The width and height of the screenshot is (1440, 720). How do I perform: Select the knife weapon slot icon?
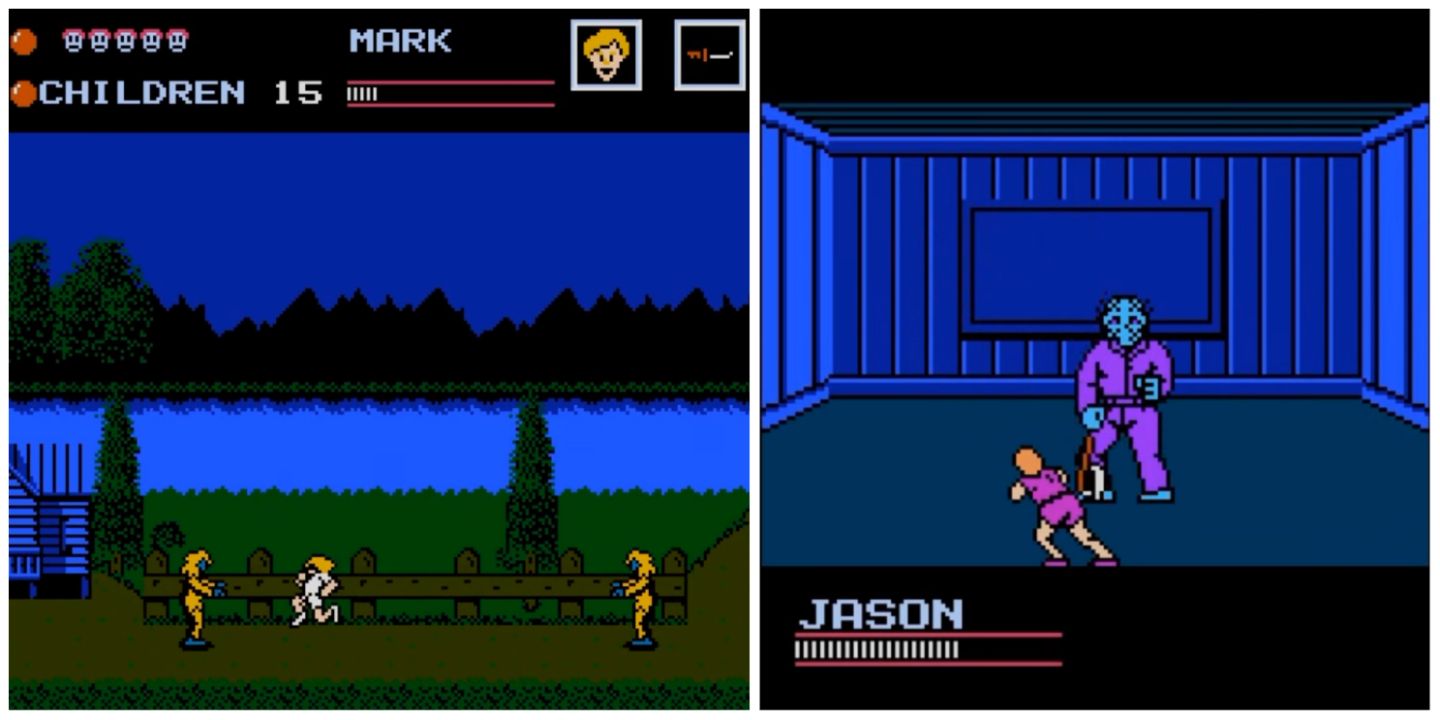(710, 55)
